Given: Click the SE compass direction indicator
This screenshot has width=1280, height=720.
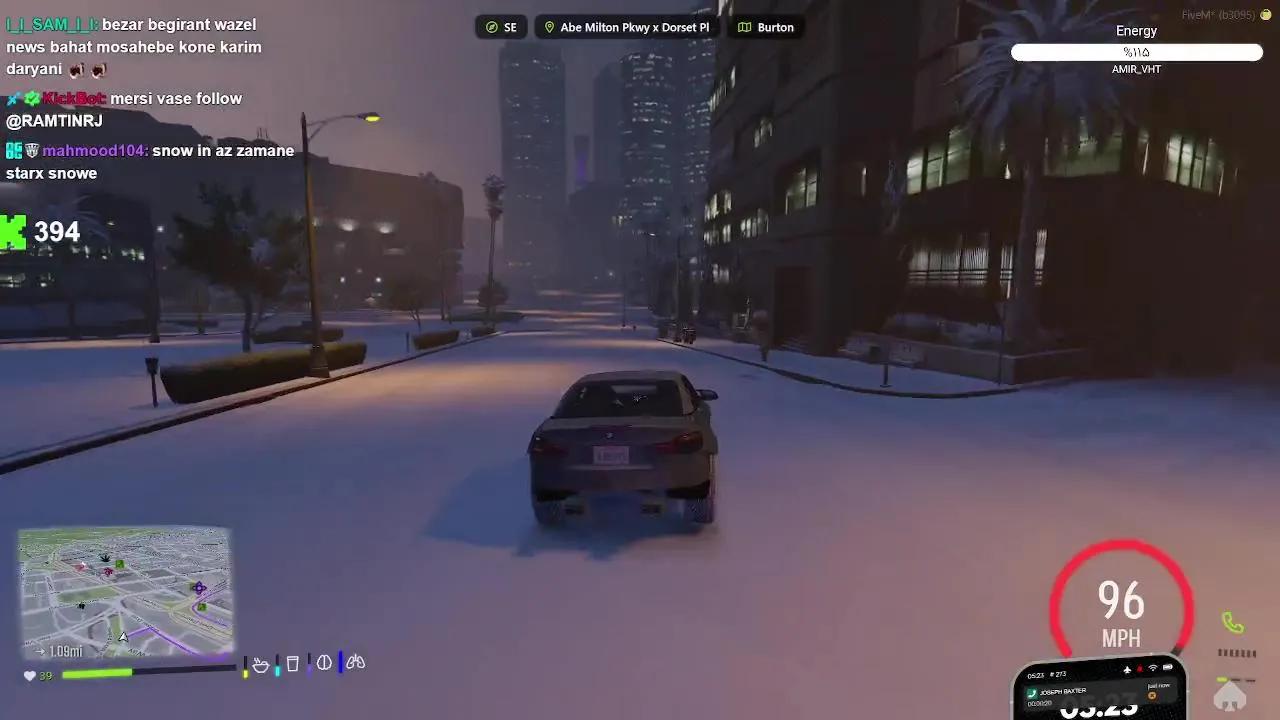Looking at the screenshot, I should pos(501,27).
